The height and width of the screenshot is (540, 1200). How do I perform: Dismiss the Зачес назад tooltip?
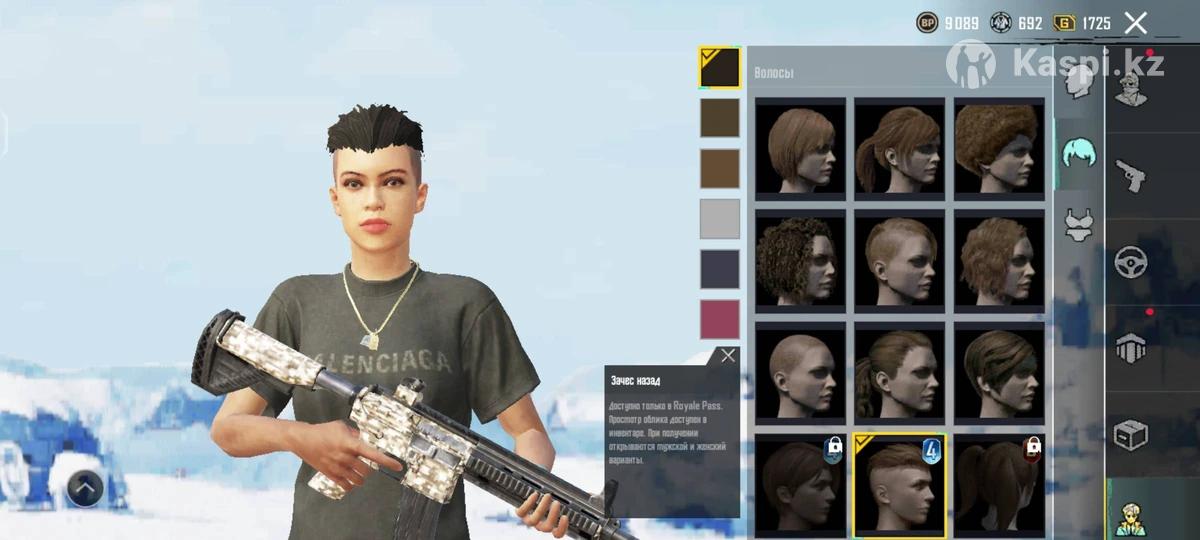click(x=728, y=355)
